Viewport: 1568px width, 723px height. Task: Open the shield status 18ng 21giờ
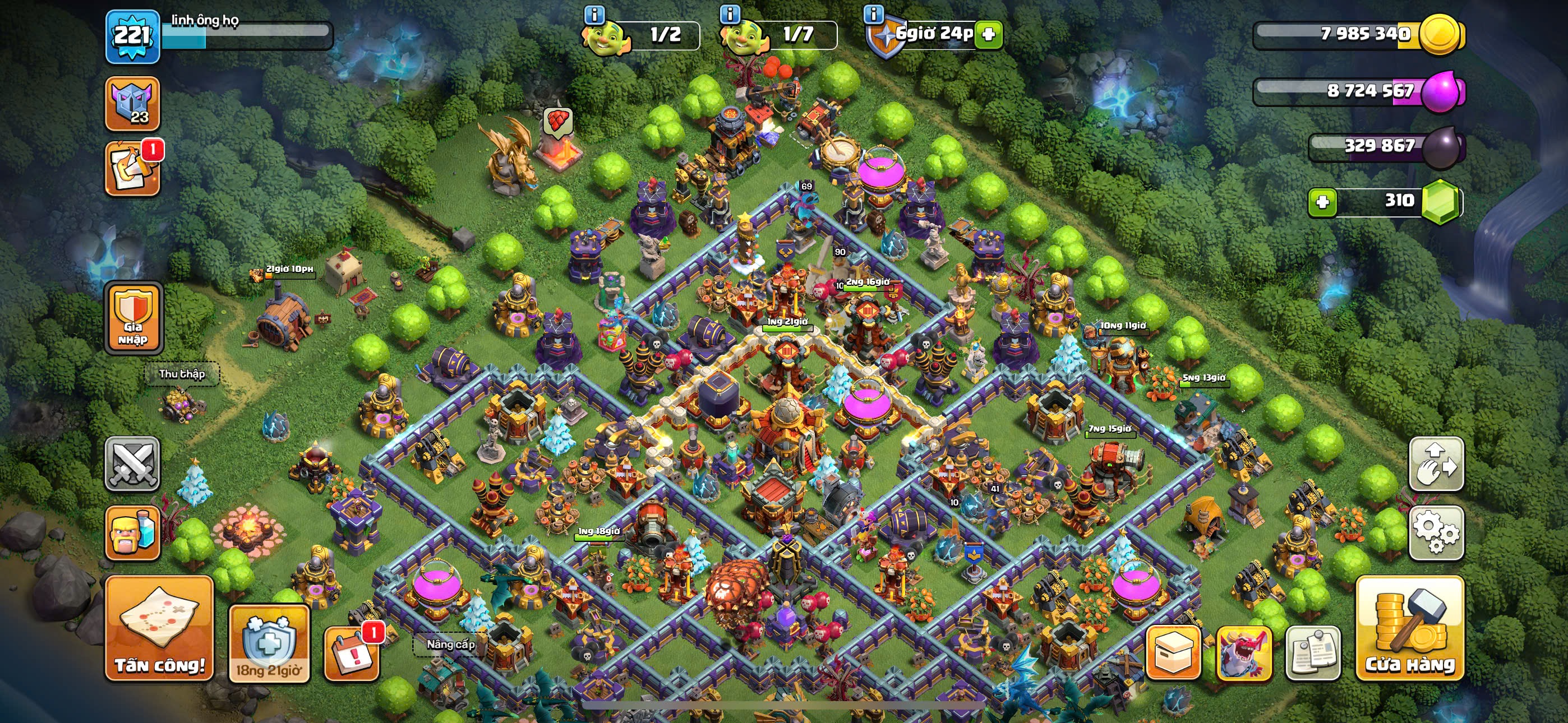pyautogui.click(x=269, y=644)
